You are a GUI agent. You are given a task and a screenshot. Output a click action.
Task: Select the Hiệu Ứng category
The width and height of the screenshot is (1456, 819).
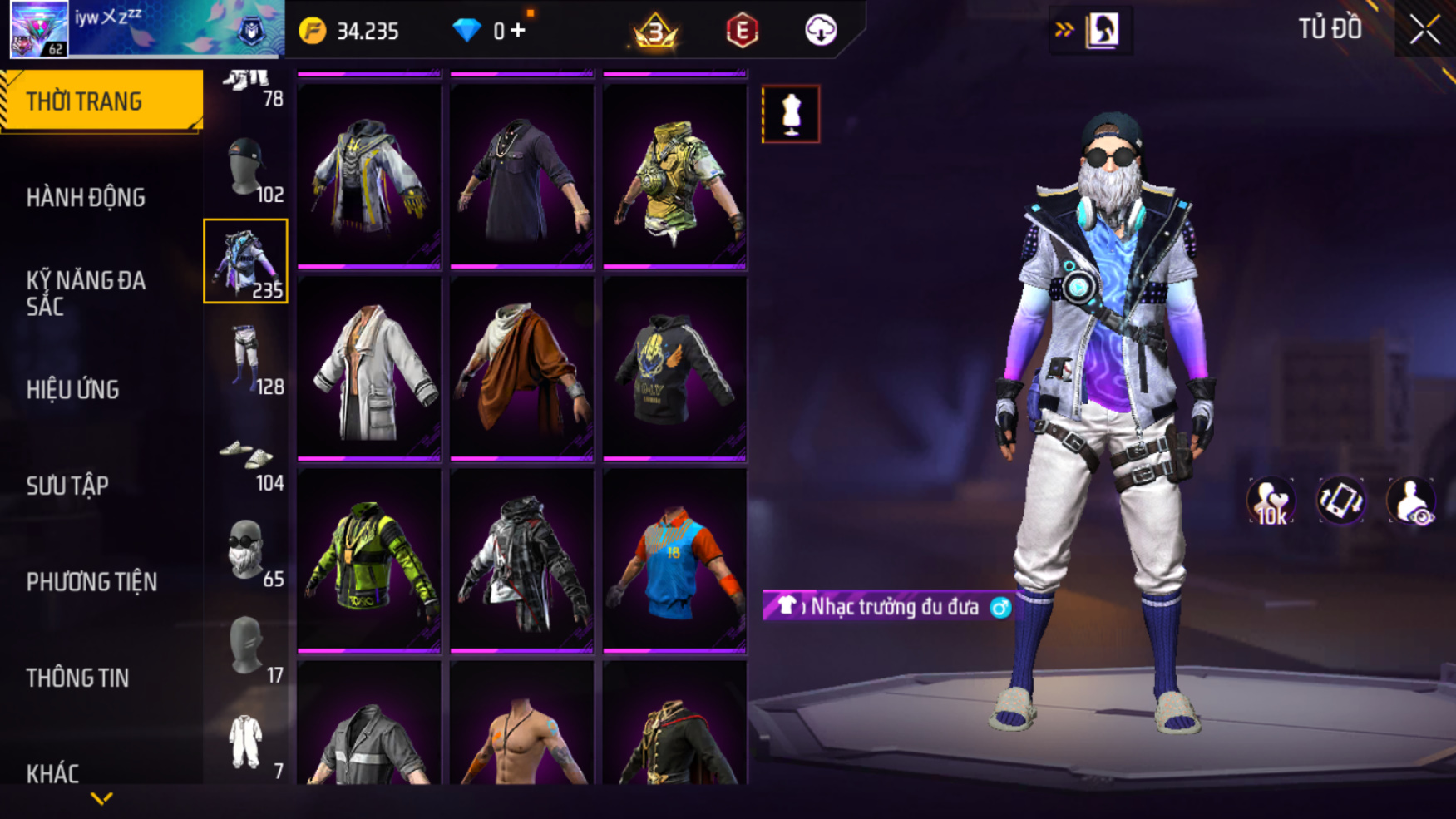(x=73, y=390)
